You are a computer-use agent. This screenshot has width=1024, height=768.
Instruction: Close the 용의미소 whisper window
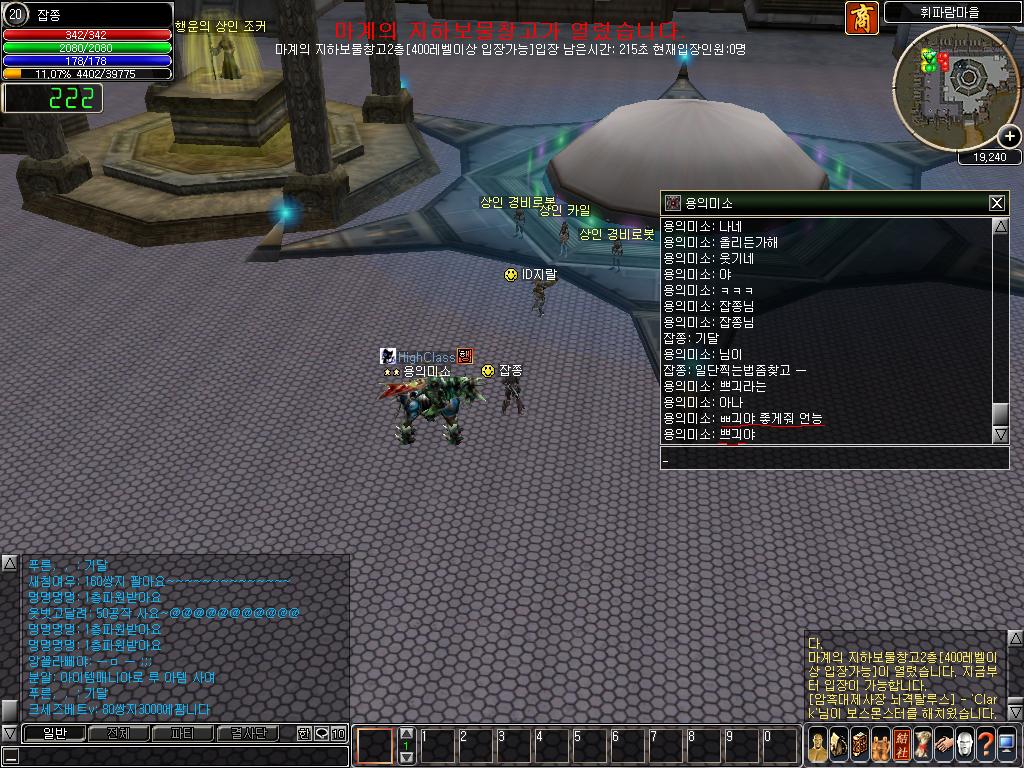(x=996, y=203)
